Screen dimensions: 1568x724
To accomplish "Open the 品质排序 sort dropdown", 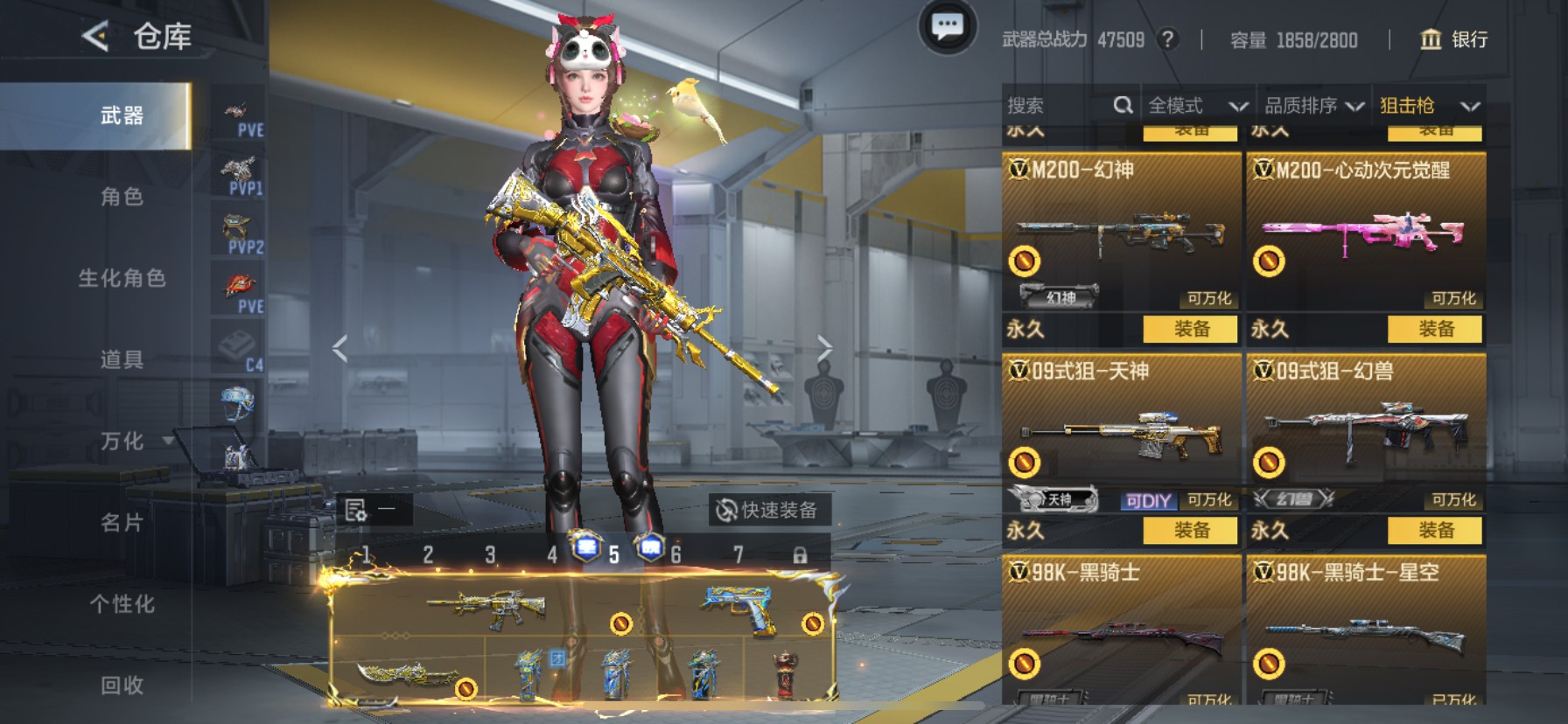I will point(1313,106).
